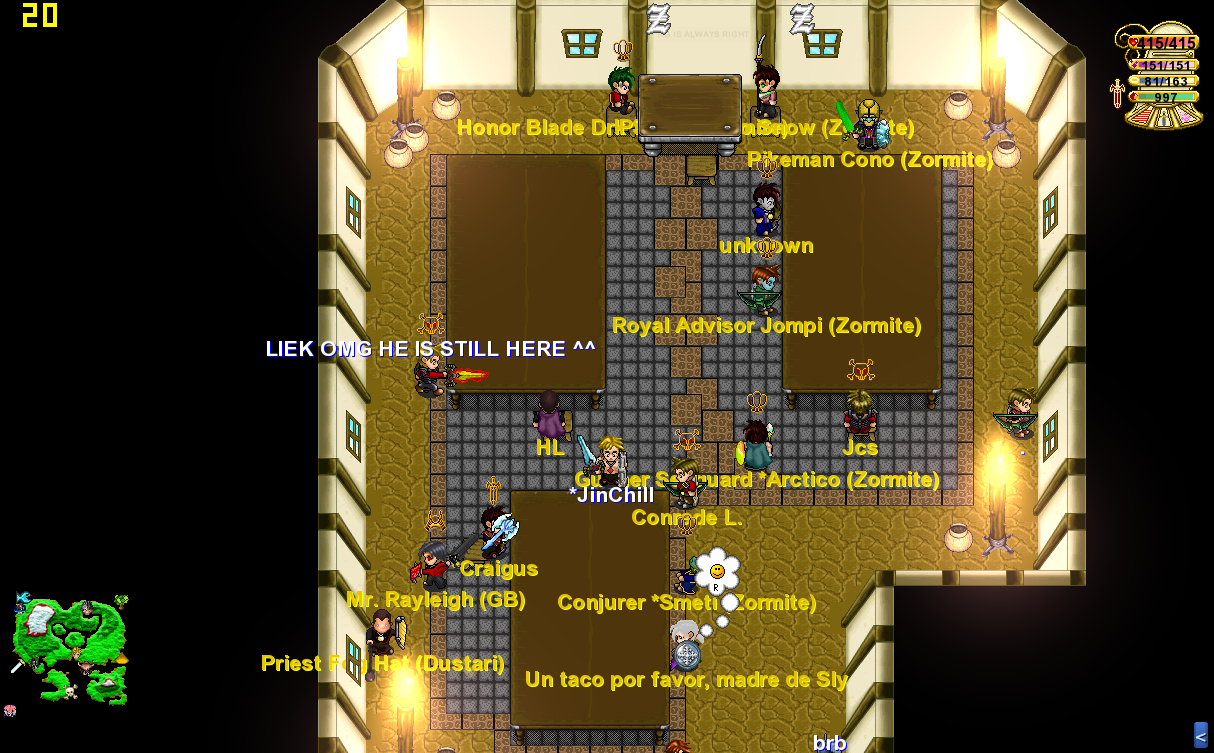Open the pink brain icon below the minimap
This screenshot has width=1214, height=753.
pyautogui.click(x=10, y=711)
